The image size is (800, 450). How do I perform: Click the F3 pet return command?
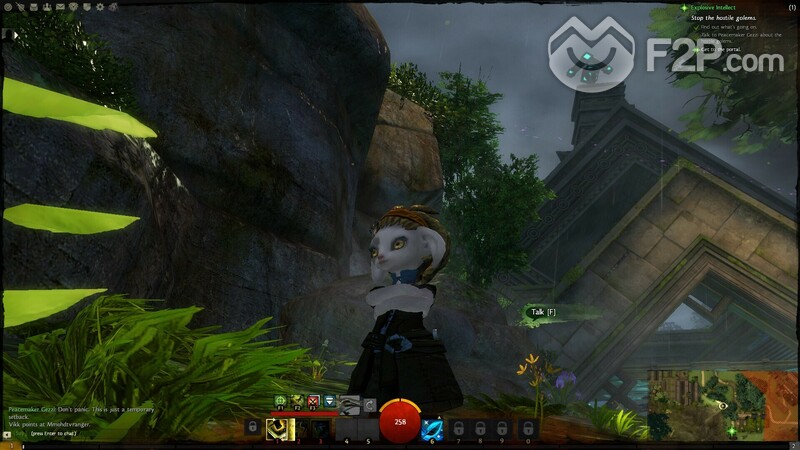312,402
